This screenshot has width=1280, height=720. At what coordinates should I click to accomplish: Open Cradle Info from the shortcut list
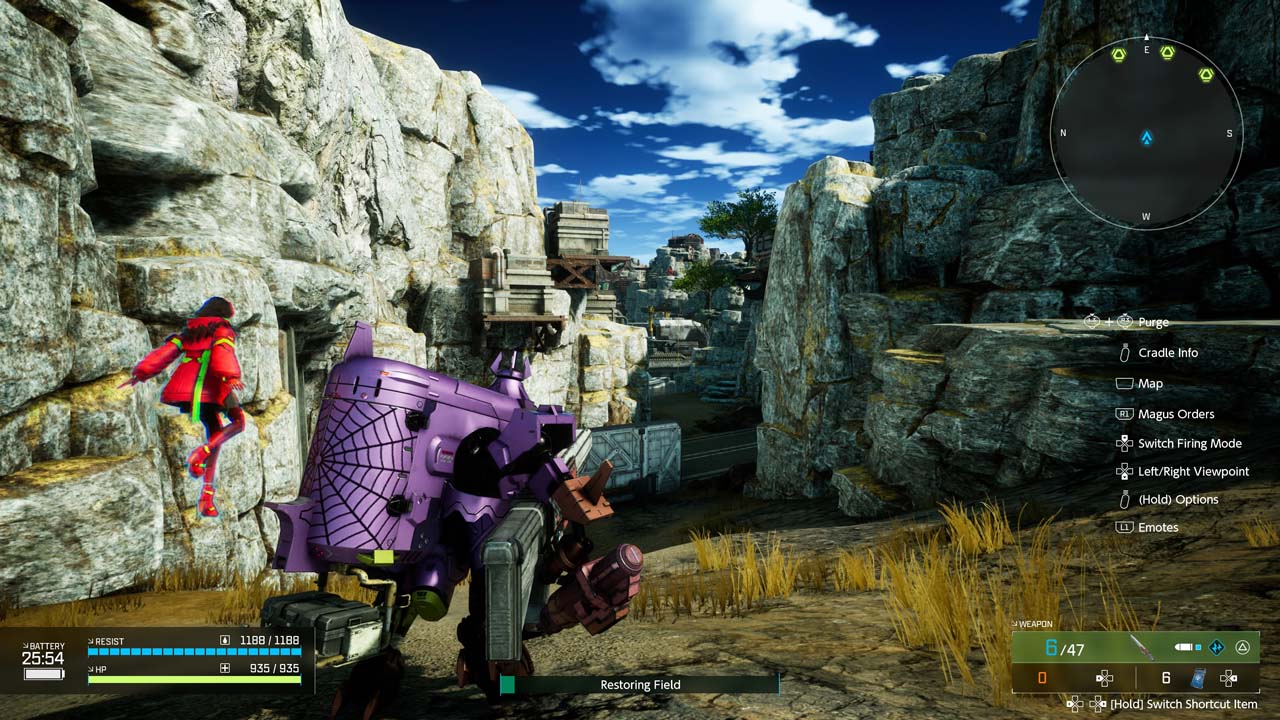click(x=1167, y=353)
